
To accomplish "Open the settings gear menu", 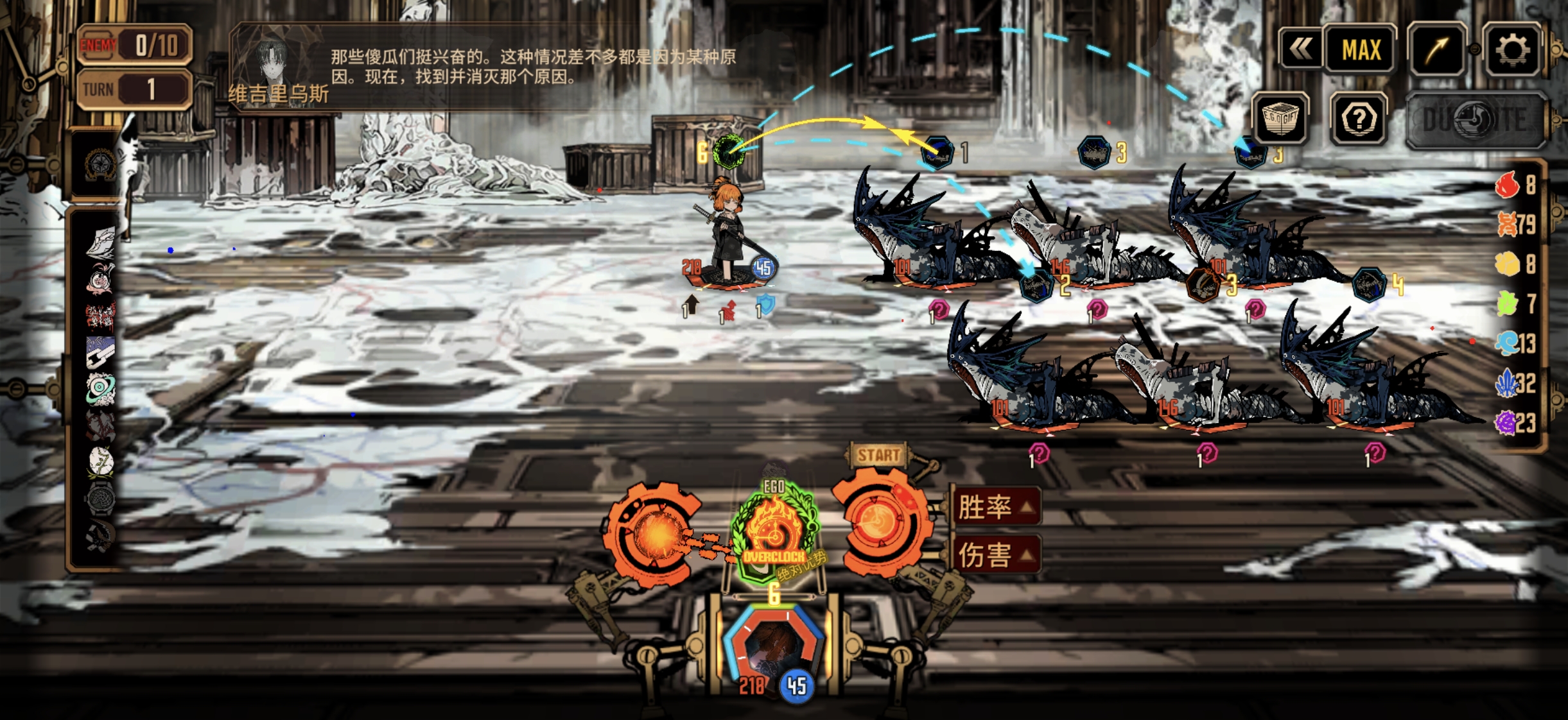I will 1512,49.
